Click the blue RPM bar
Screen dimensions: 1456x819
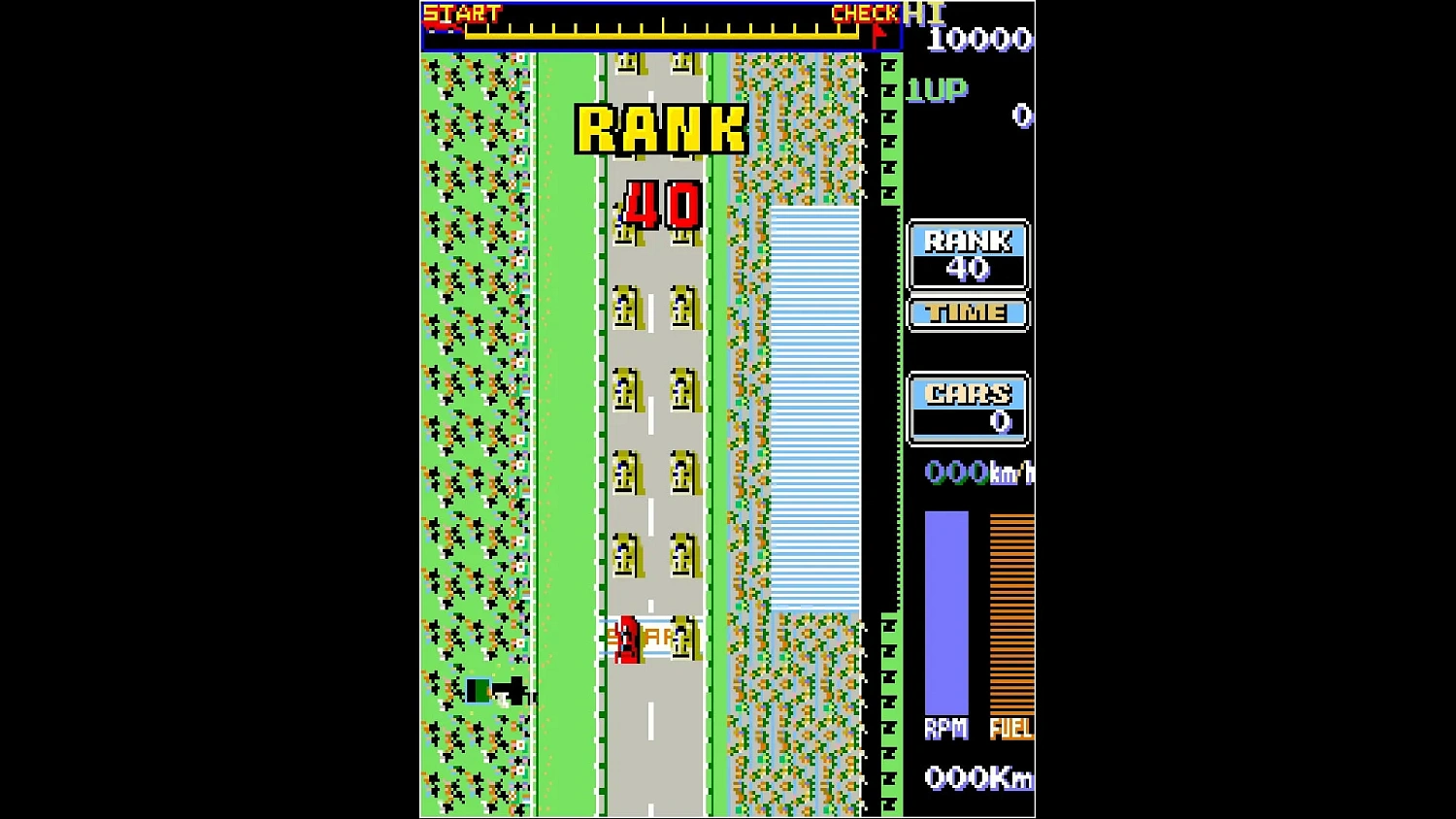tap(947, 611)
